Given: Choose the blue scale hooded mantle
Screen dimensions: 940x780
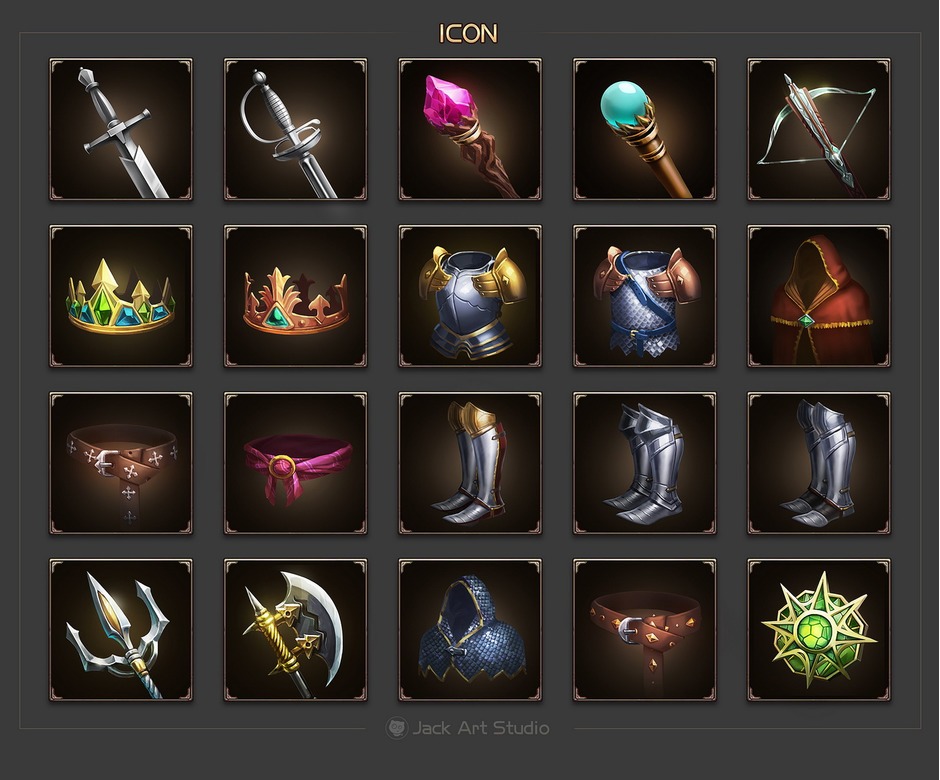Looking at the screenshot, I should pyautogui.click(x=470, y=630).
